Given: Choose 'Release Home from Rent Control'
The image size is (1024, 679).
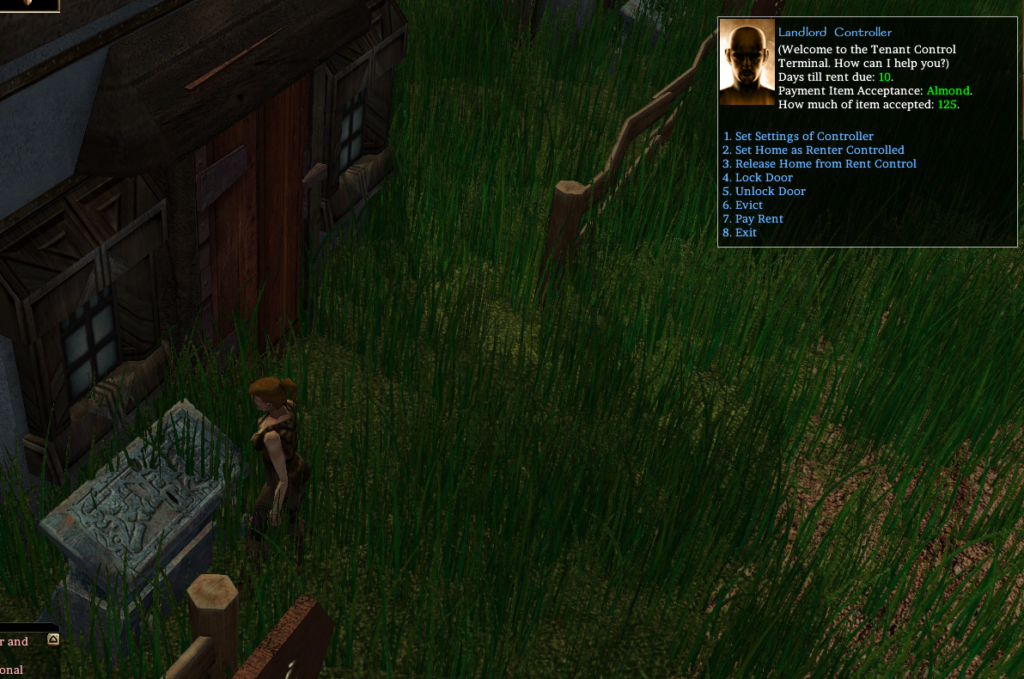Looking at the screenshot, I should (825, 164).
